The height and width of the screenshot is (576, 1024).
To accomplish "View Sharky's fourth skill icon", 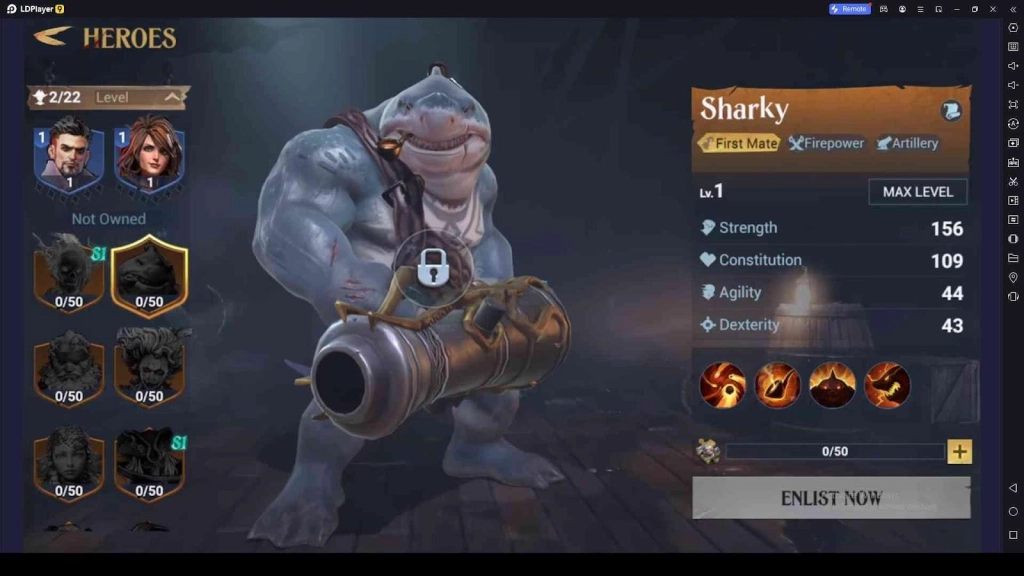I will coord(887,385).
